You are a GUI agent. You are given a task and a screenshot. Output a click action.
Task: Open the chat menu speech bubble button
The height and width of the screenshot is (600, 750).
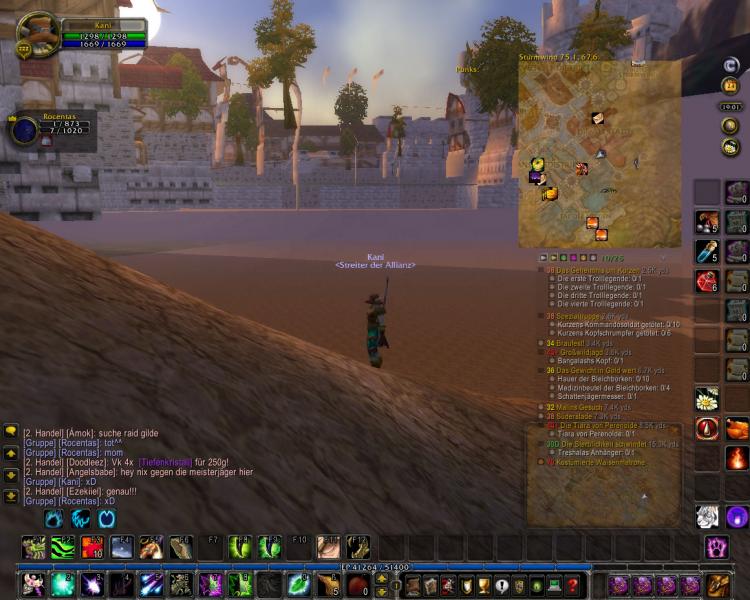tap(11, 431)
